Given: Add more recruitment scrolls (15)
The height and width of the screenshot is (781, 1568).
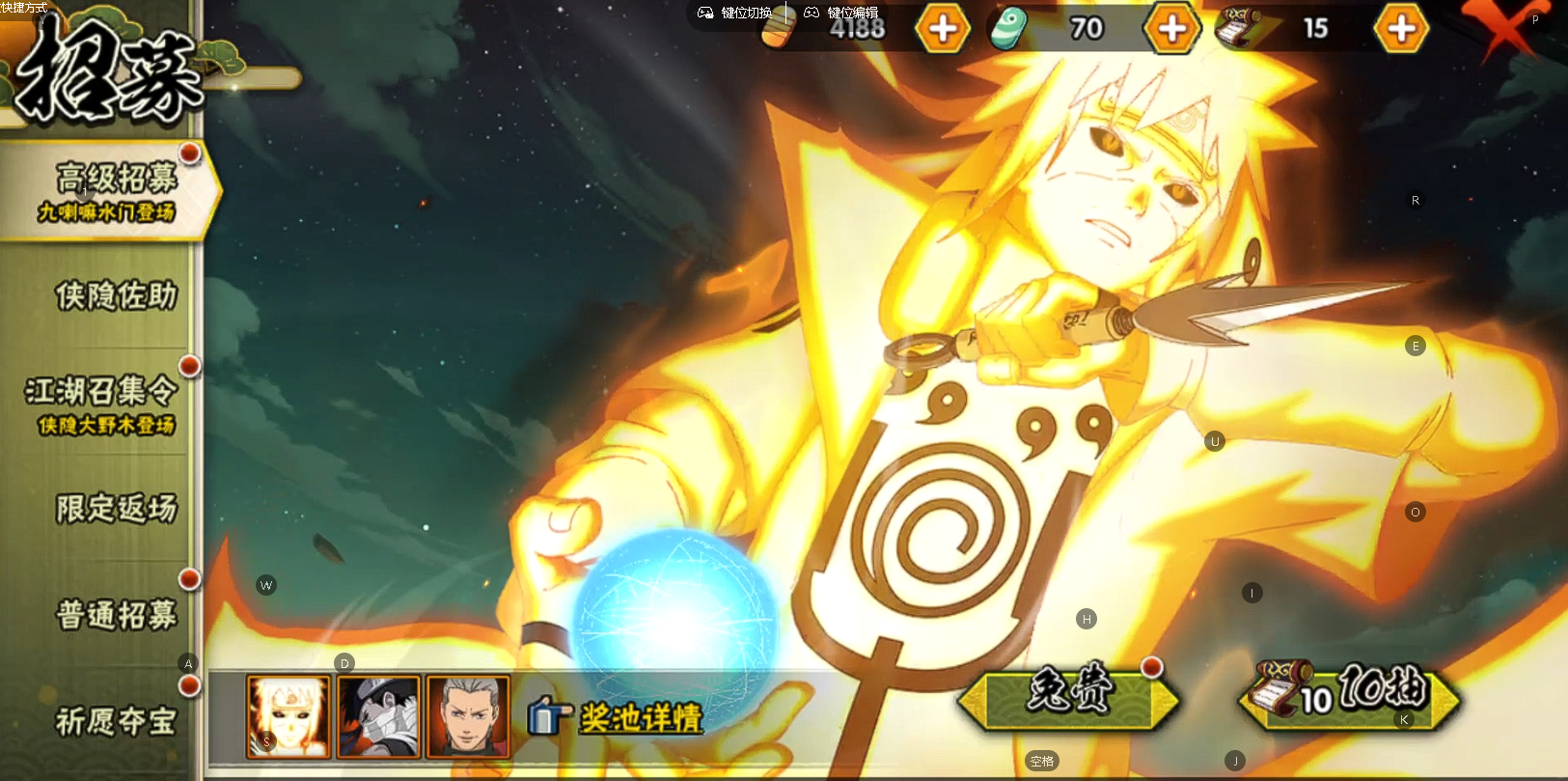Looking at the screenshot, I should coord(1401,29).
